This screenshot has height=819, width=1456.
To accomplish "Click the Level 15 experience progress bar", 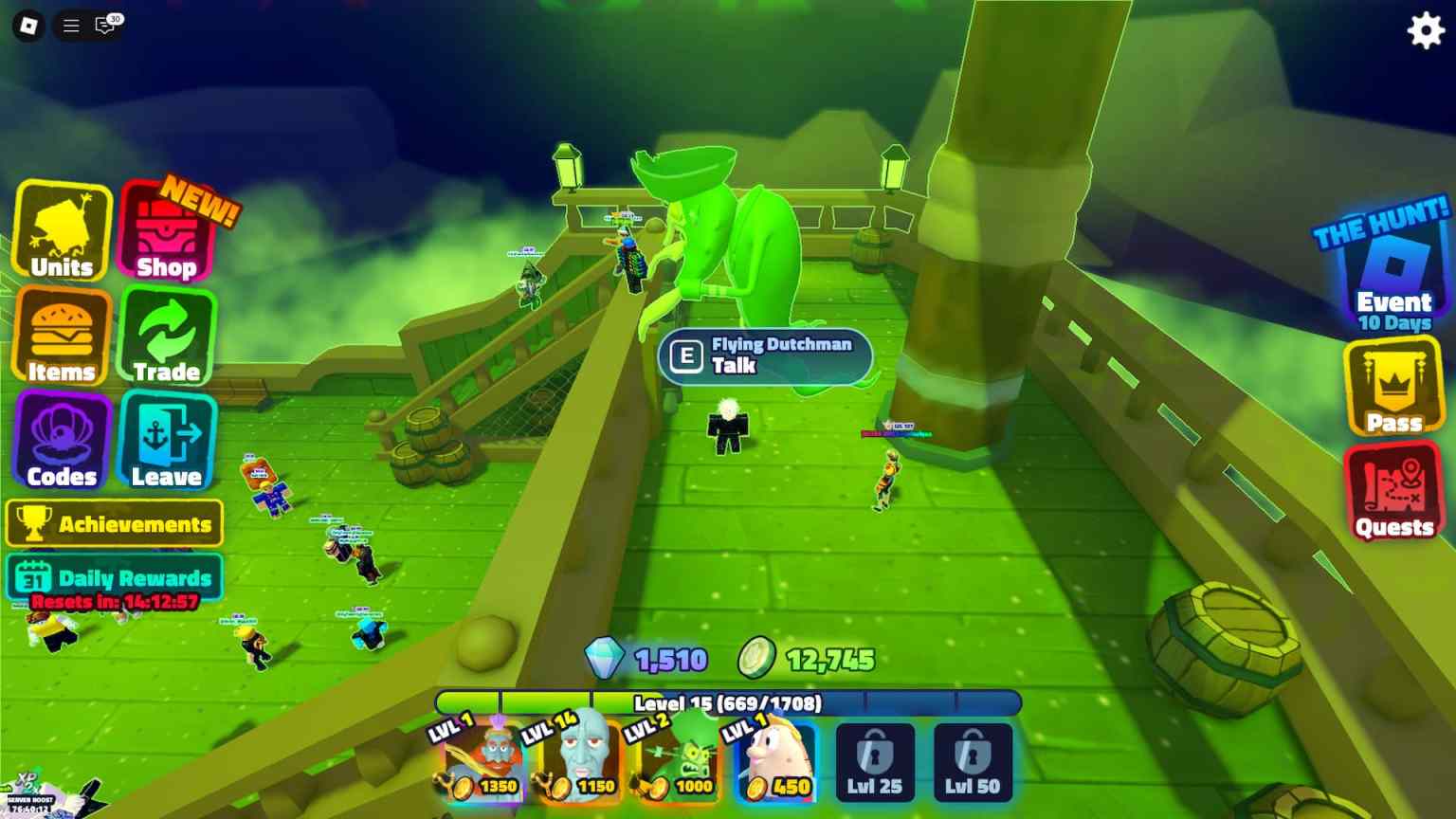I will 727,704.
